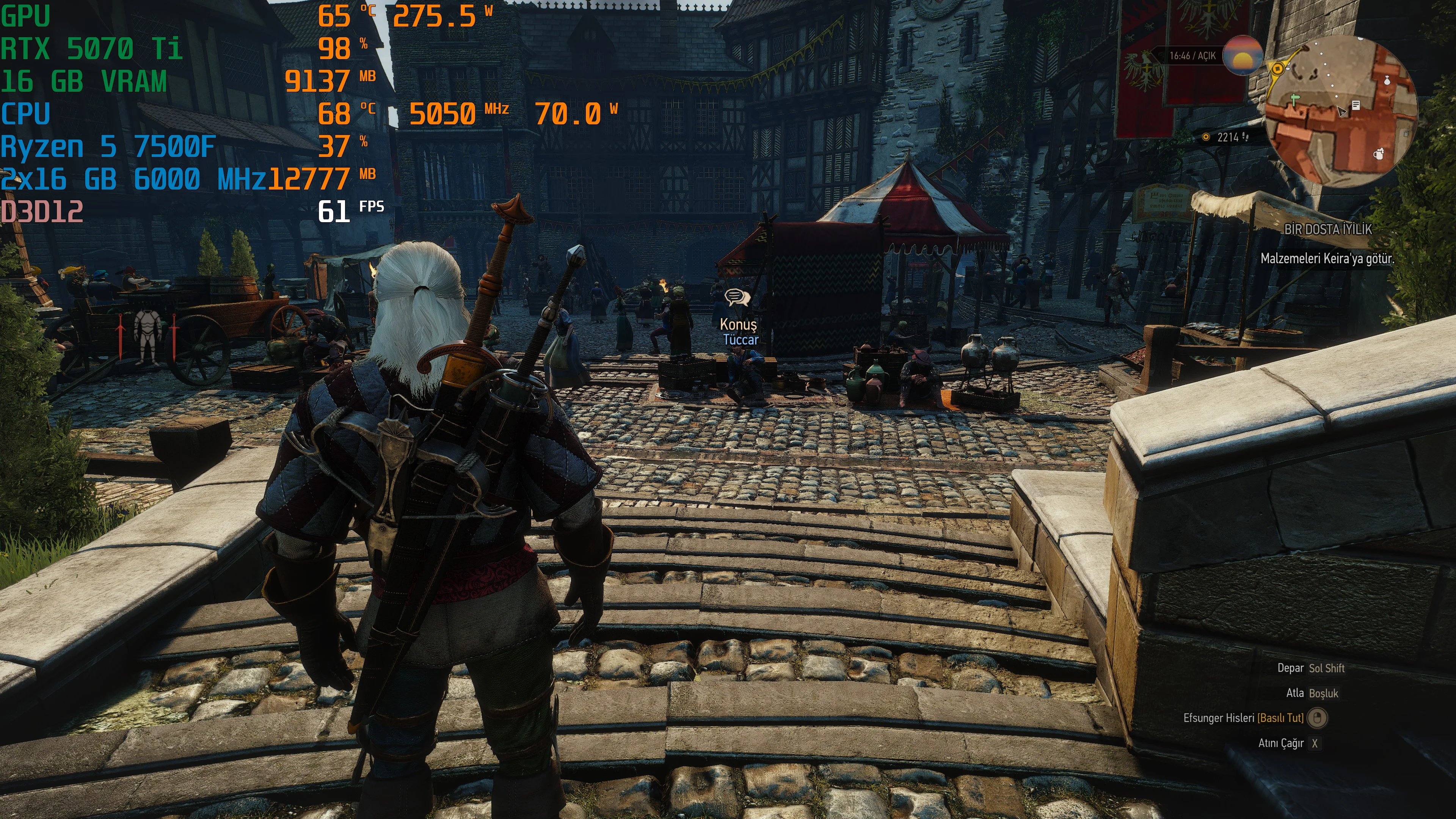The image size is (1456, 819).
Task: Click the sunset weather icon
Action: click(1242, 55)
